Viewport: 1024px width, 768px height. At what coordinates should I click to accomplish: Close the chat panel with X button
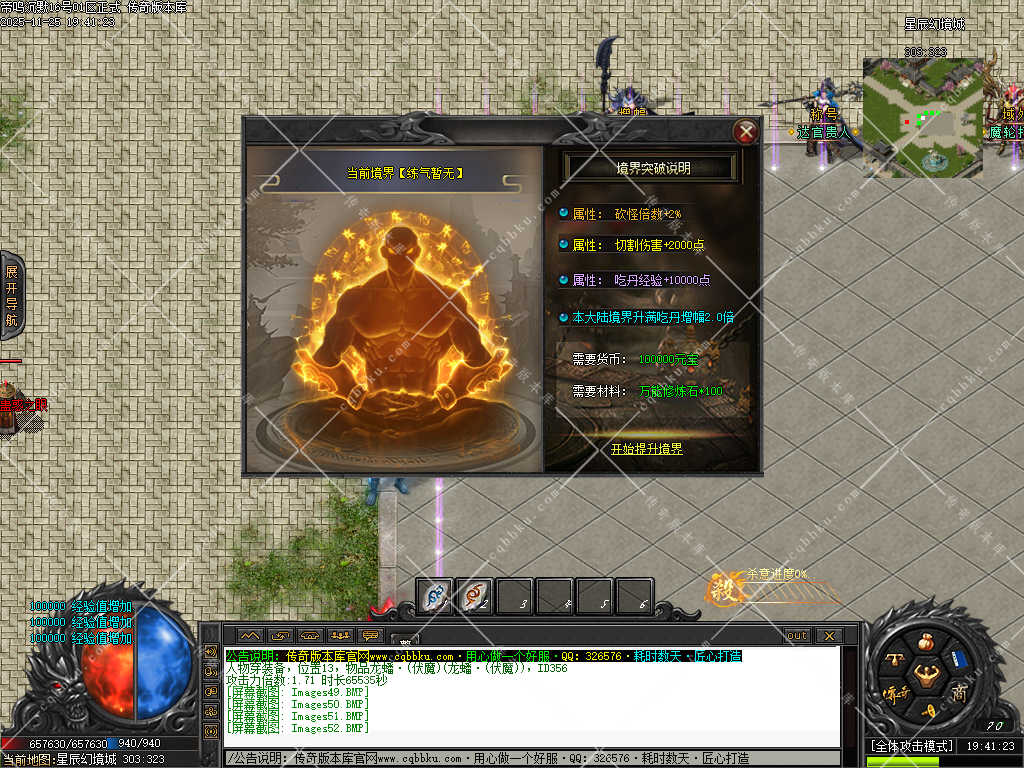(x=828, y=635)
